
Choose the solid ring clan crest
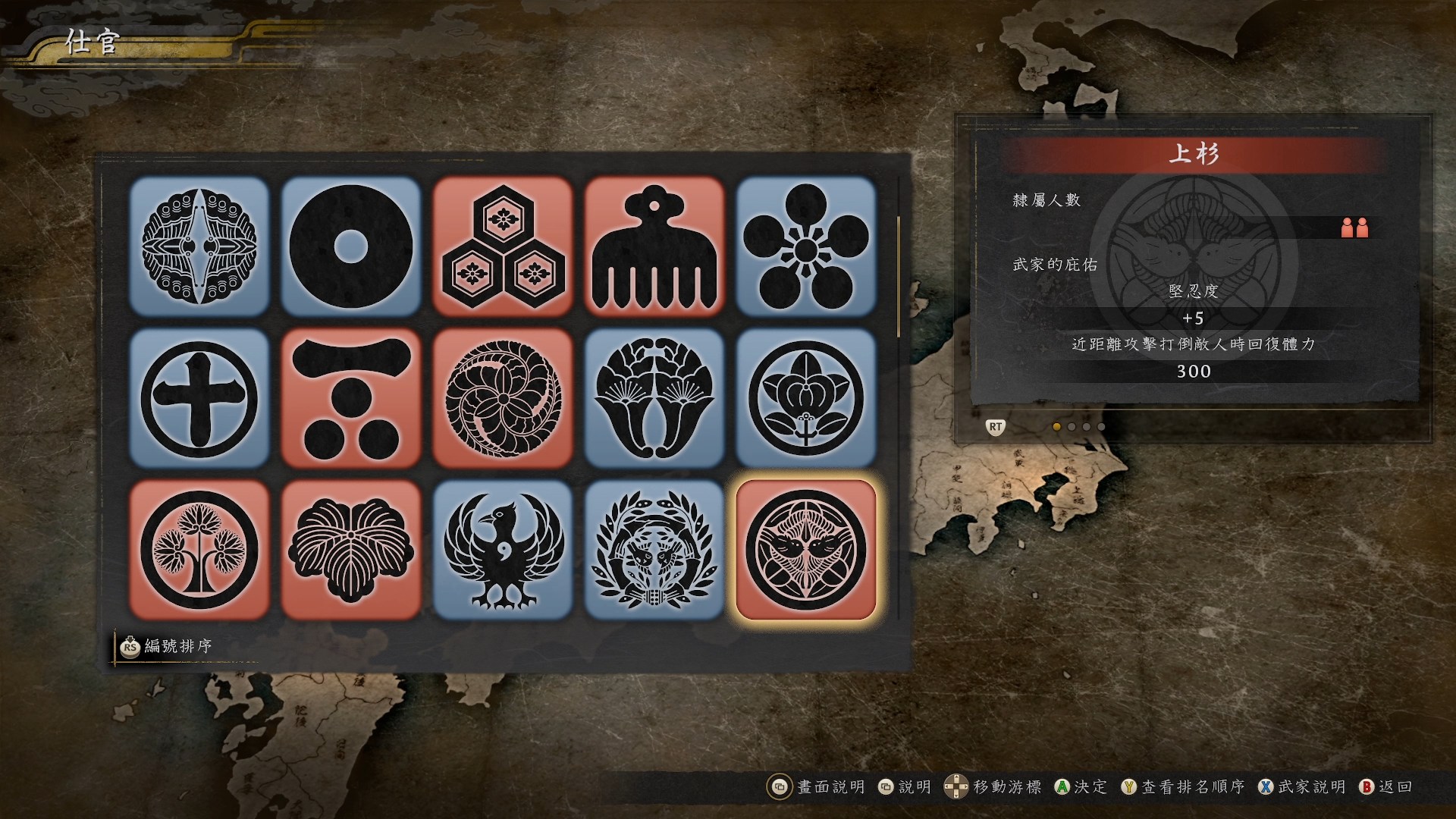pos(351,246)
